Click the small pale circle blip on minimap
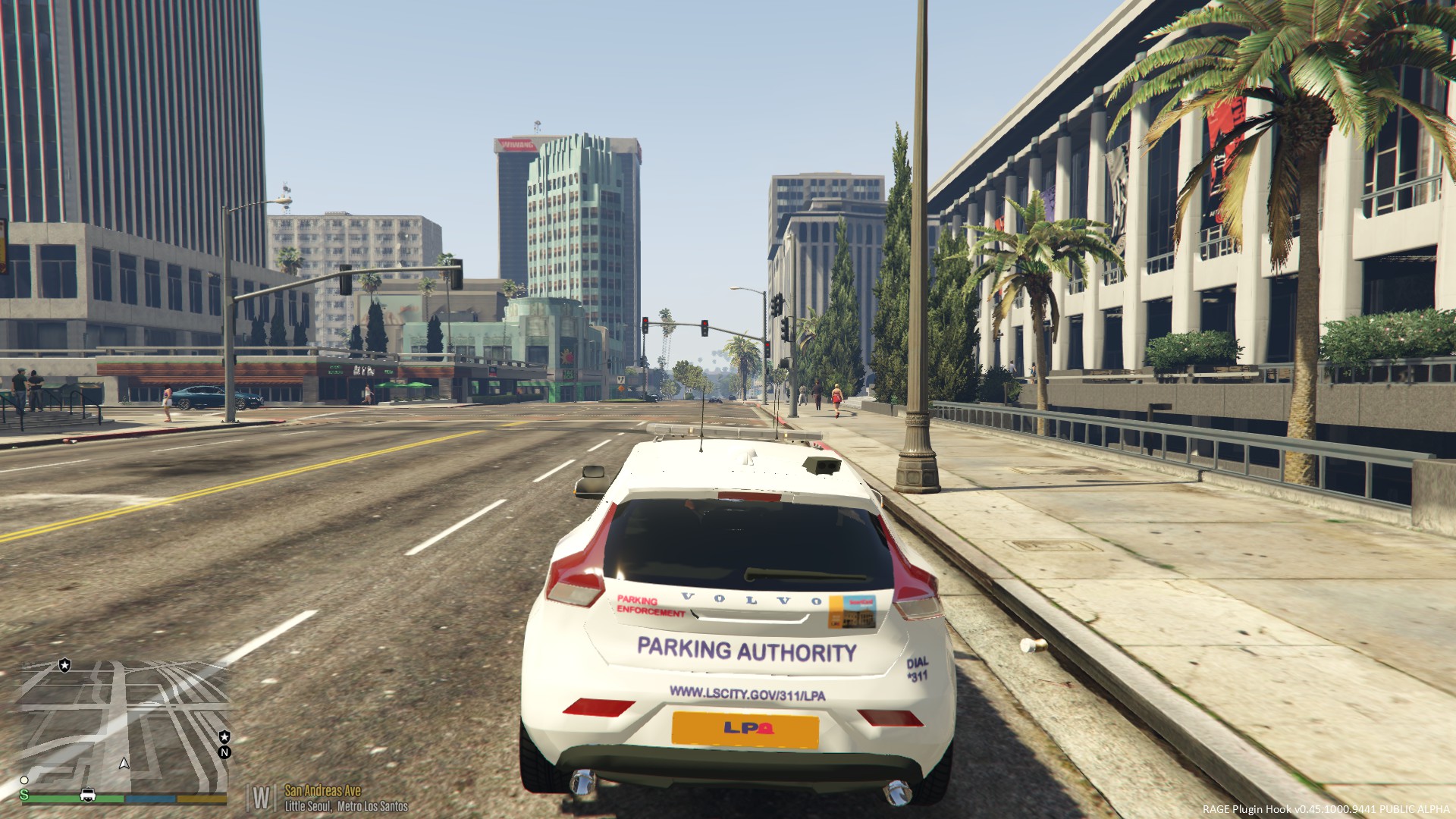This screenshot has width=1456, height=819. pos(24,780)
